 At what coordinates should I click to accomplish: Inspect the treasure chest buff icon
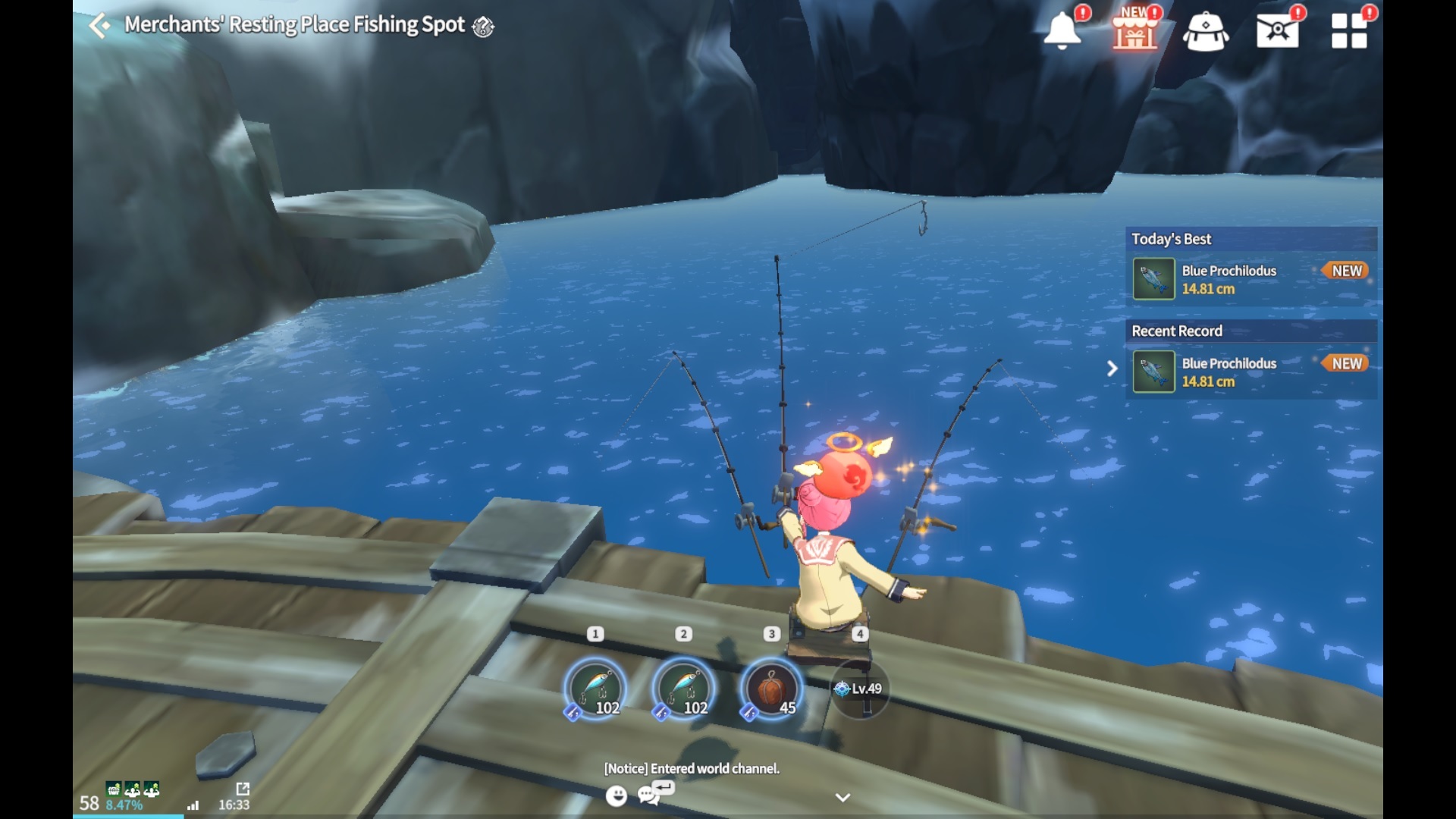[x=113, y=789]
